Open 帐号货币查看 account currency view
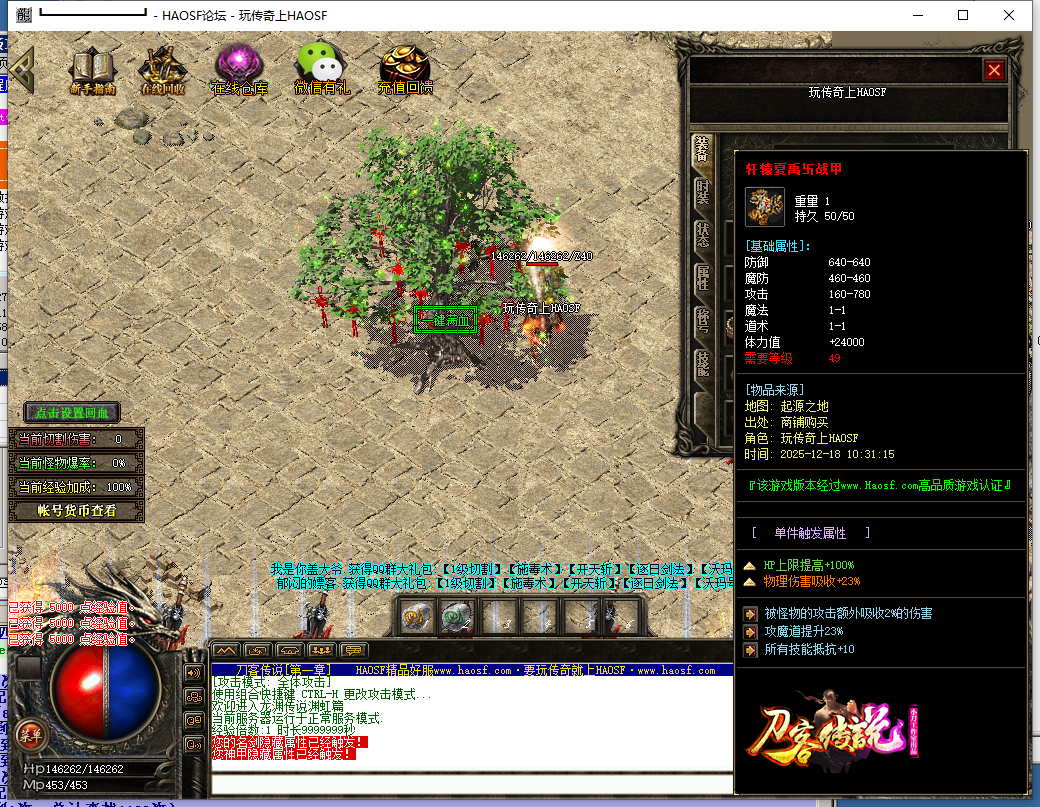The height and width of the screenshot is (807, 1040). pyautogui.click(x=76, y=511)
